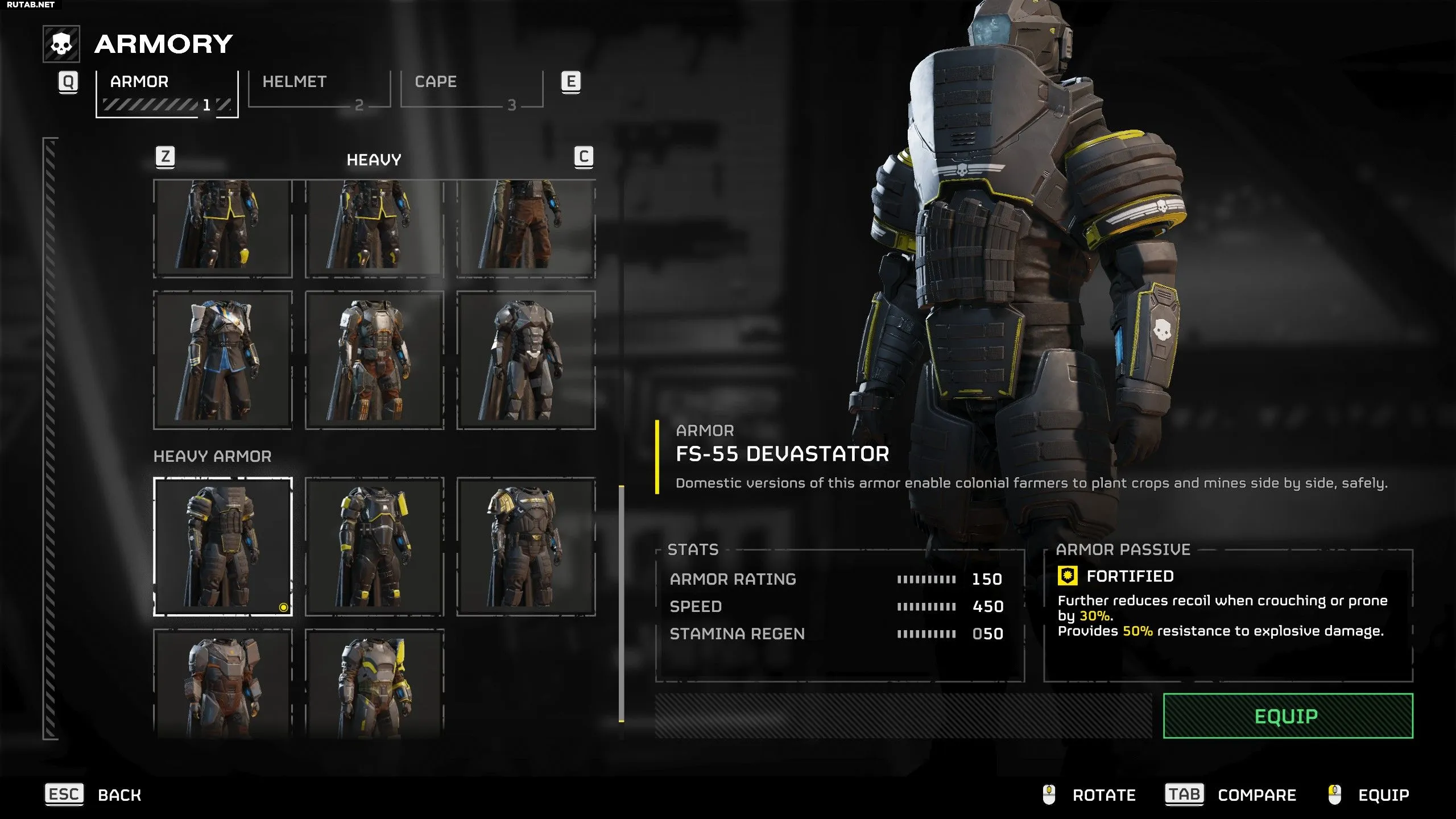The height and width of the screenshot is (819, 1456).
Task: Open the Compare option in the footer
Action: pyautogui.click(x=1231, y=795)
